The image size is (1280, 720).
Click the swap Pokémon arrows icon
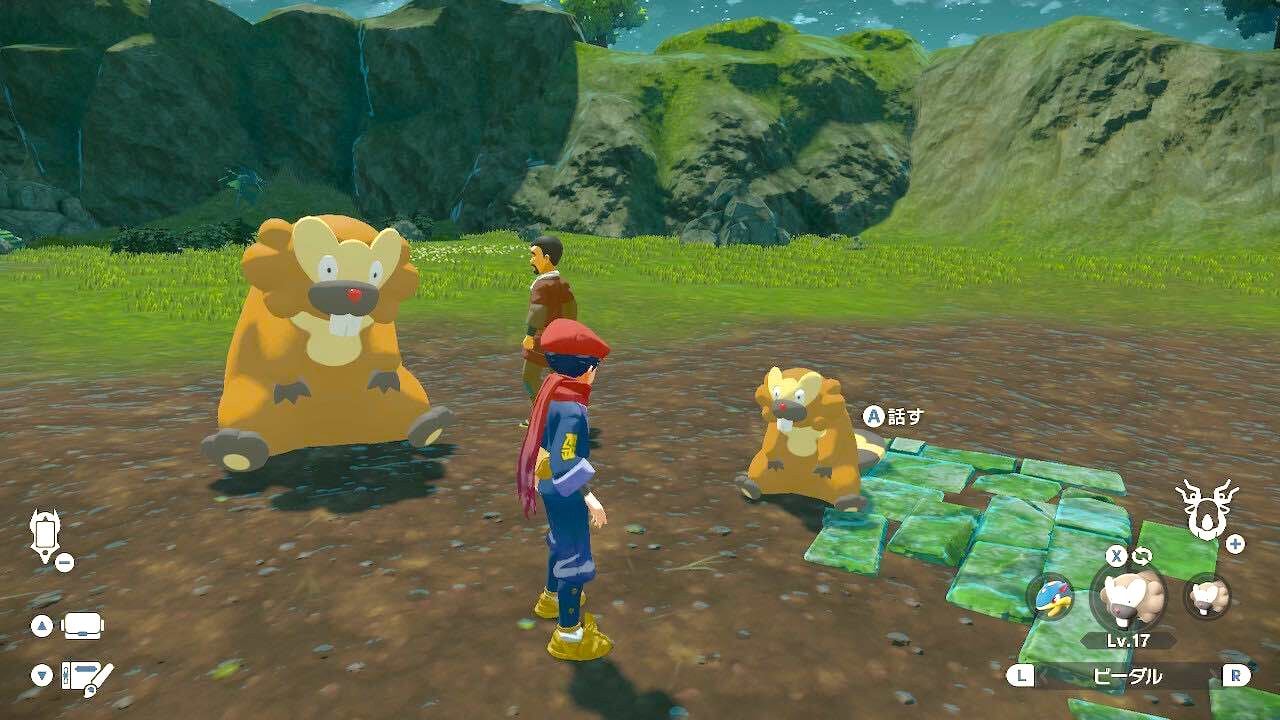(x=1142, y=554)
